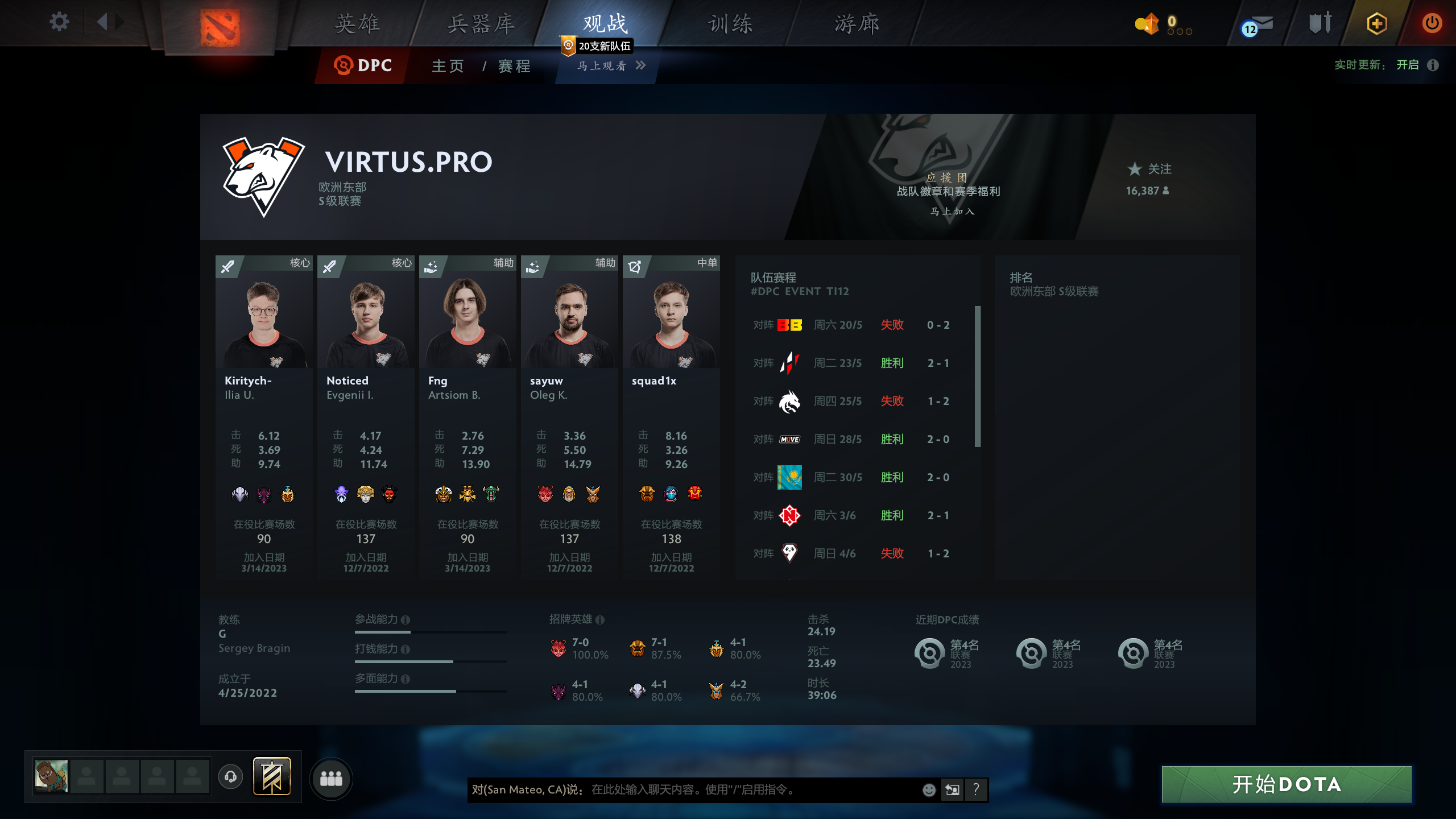Screen dimensions: 1456x819
Task: Open the emoji picker in chat bar
Action: [x=928, y=790]
